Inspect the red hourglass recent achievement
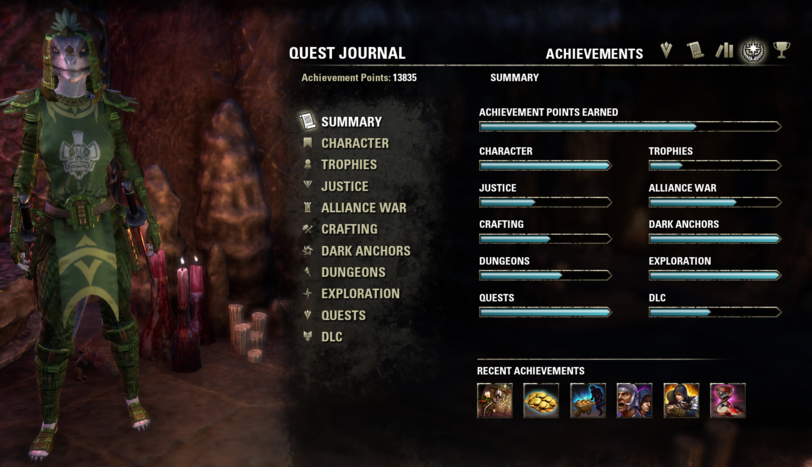The image size is (812, 467). [728, 400]
